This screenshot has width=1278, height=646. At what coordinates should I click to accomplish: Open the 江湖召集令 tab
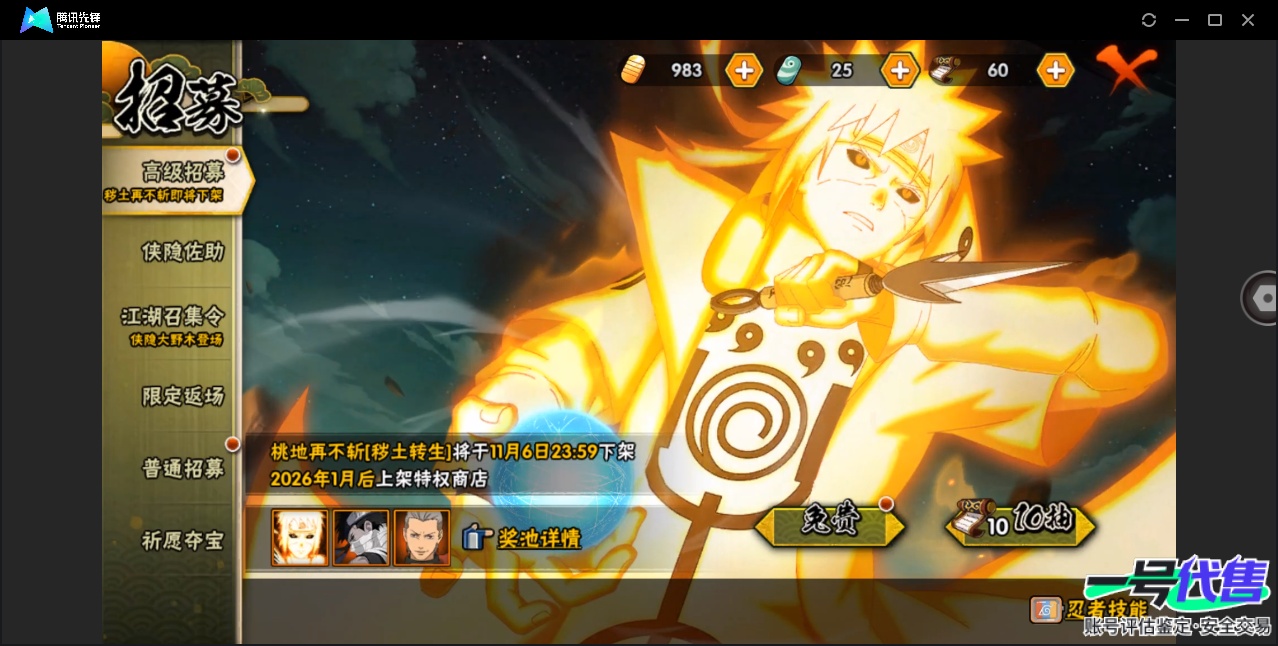click(172, 322)
